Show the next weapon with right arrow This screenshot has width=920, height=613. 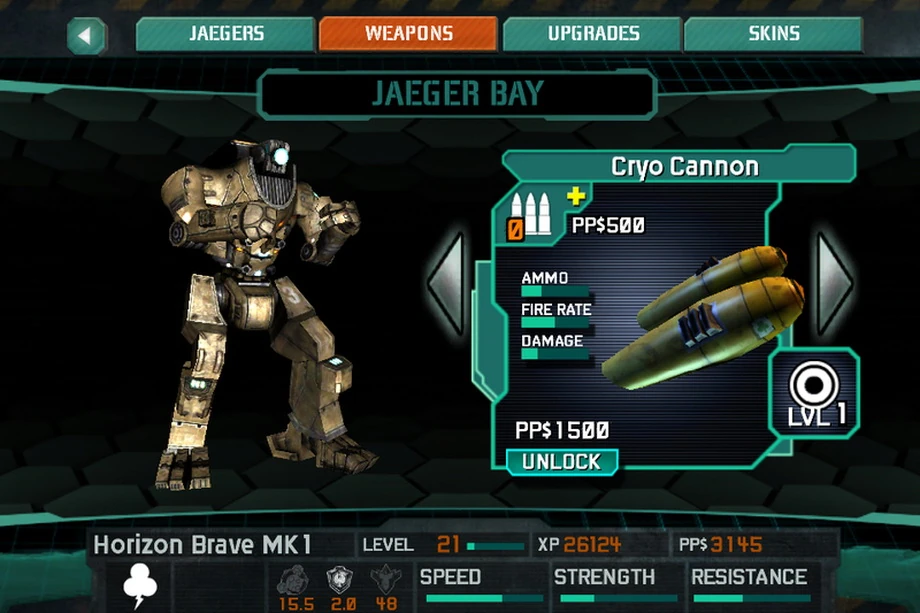tap(834, 284)
